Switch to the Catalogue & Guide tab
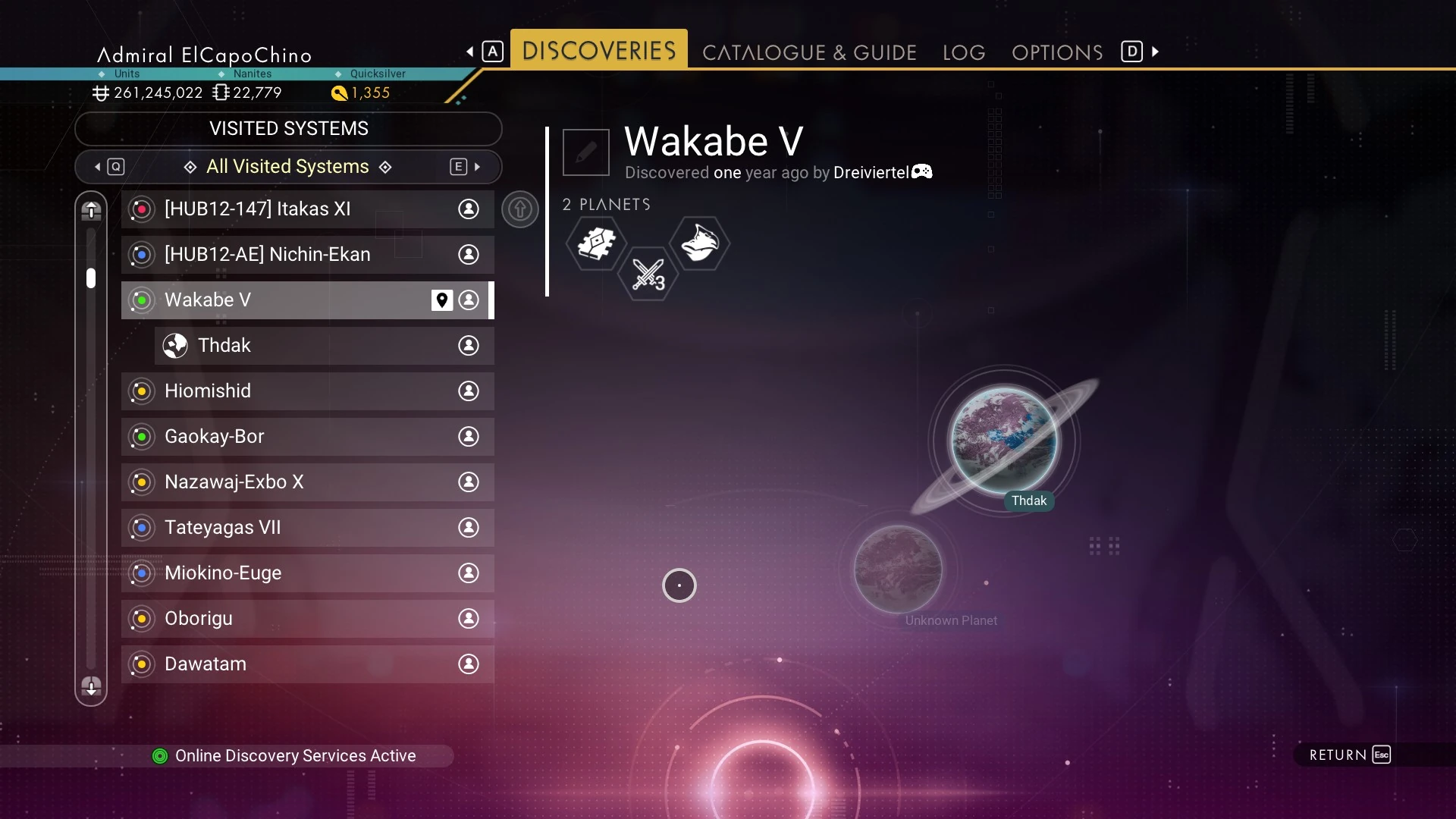1456x819 pixels. point(809,52)
